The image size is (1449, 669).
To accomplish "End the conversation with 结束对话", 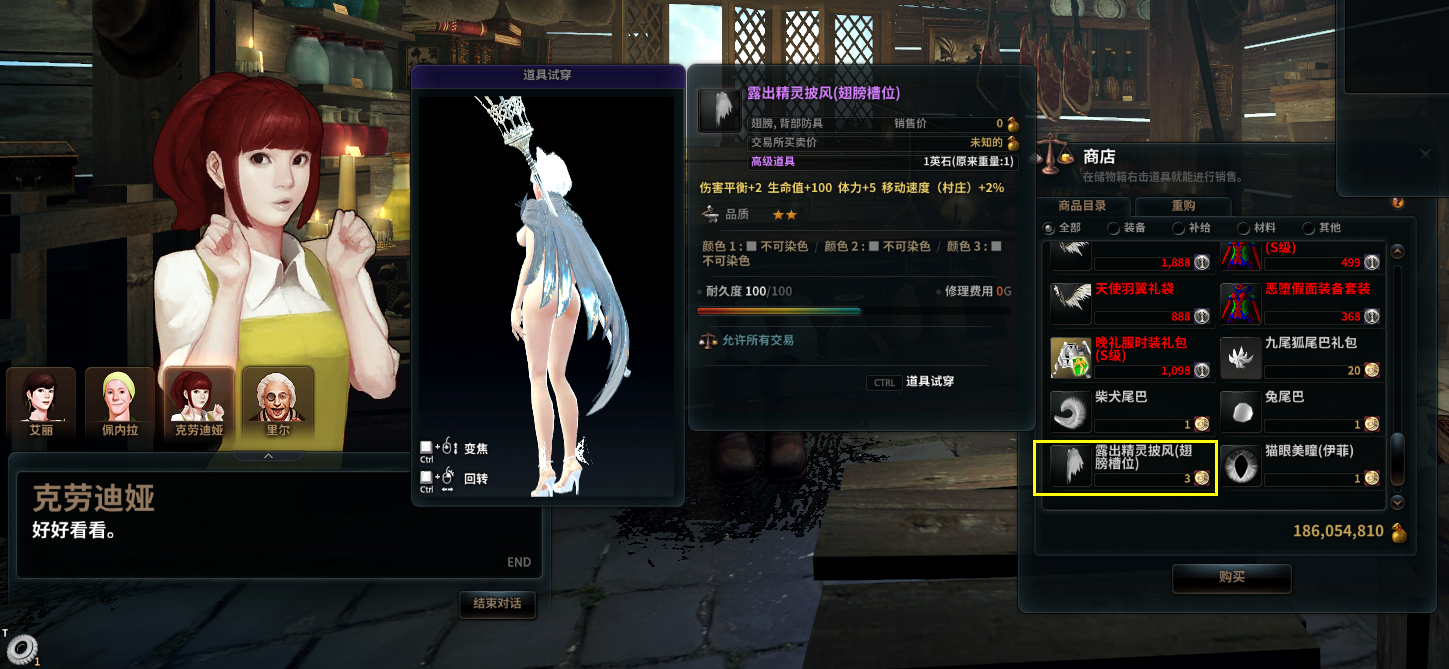I will [497, 604].
